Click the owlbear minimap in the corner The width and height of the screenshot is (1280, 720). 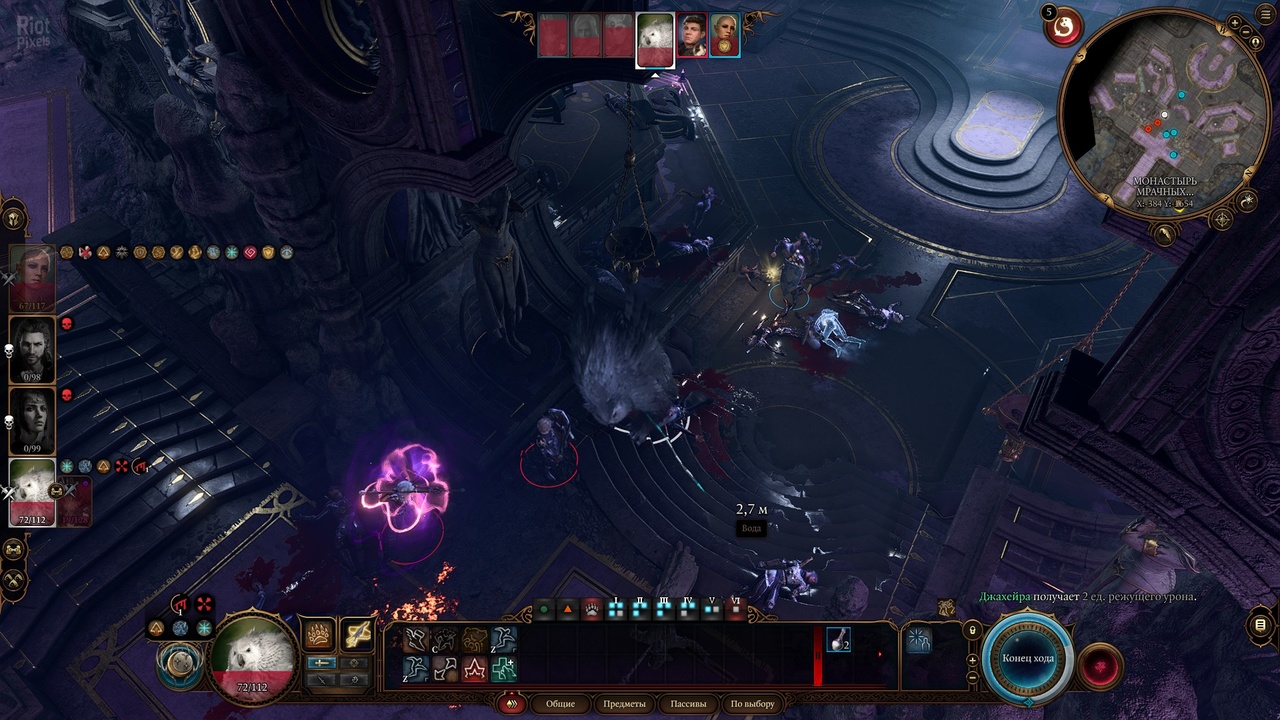[x=1163, y=113]
